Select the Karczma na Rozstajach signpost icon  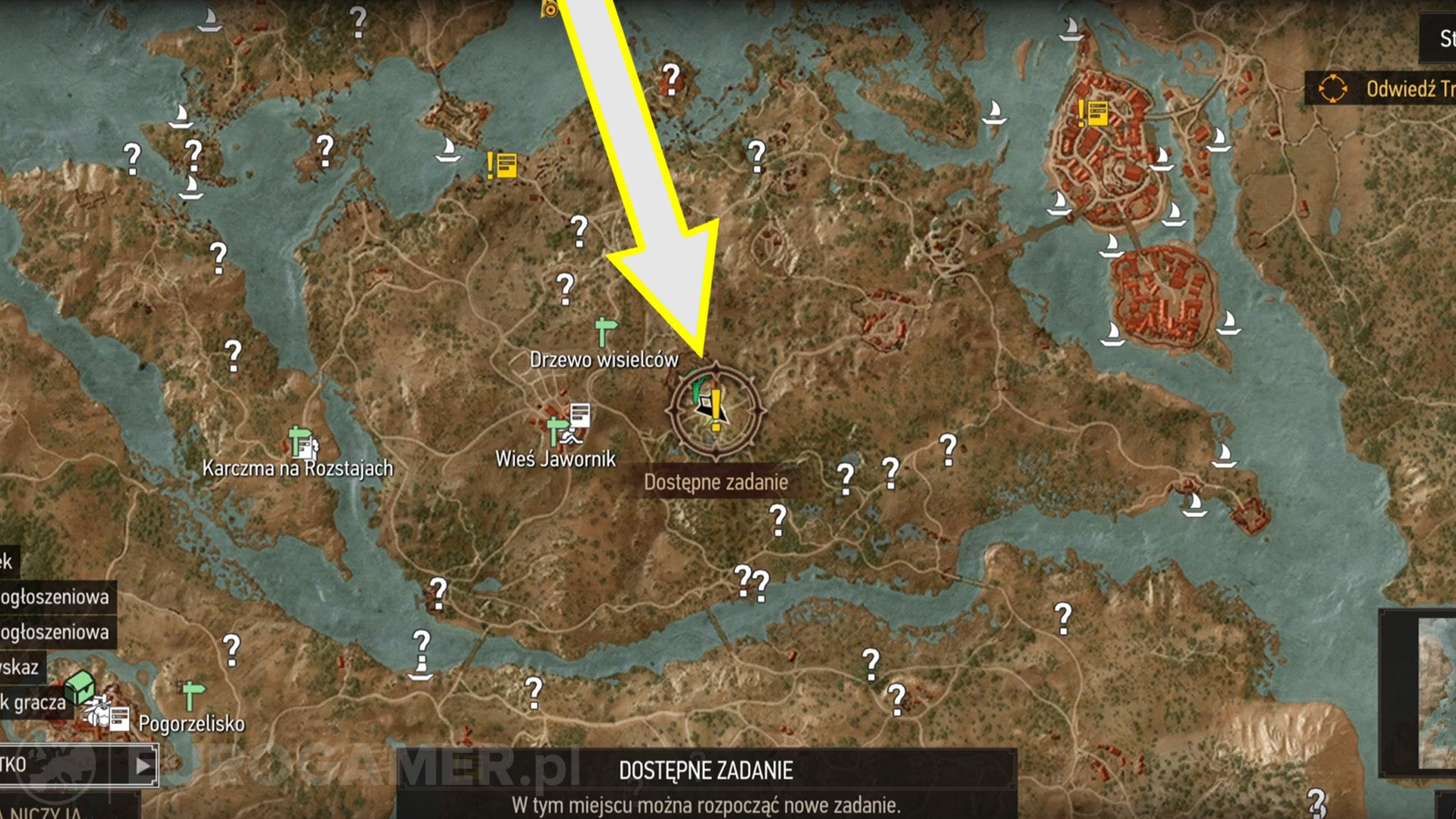[x=297, y=438]
